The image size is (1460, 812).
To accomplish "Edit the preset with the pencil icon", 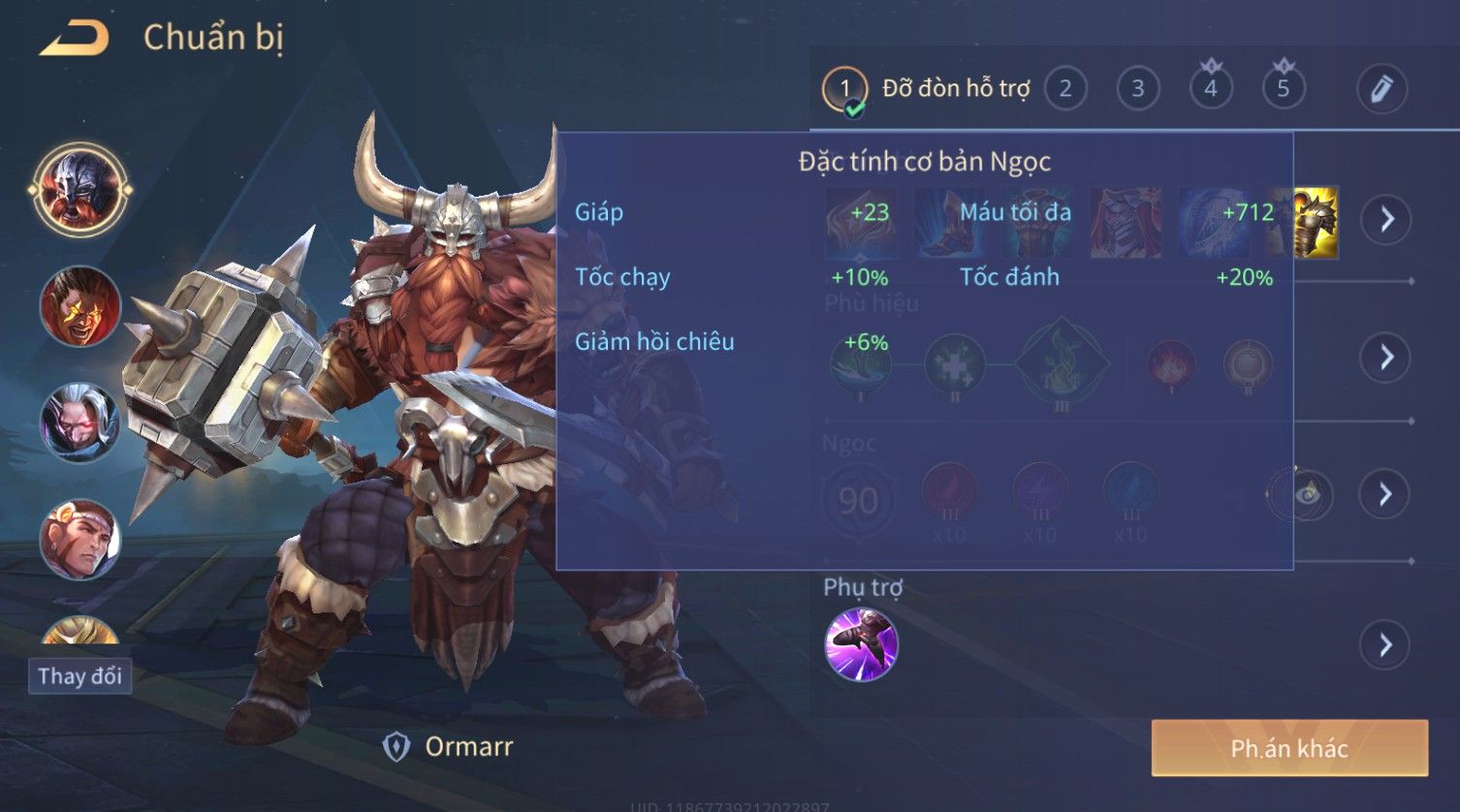I will 1381,89.
